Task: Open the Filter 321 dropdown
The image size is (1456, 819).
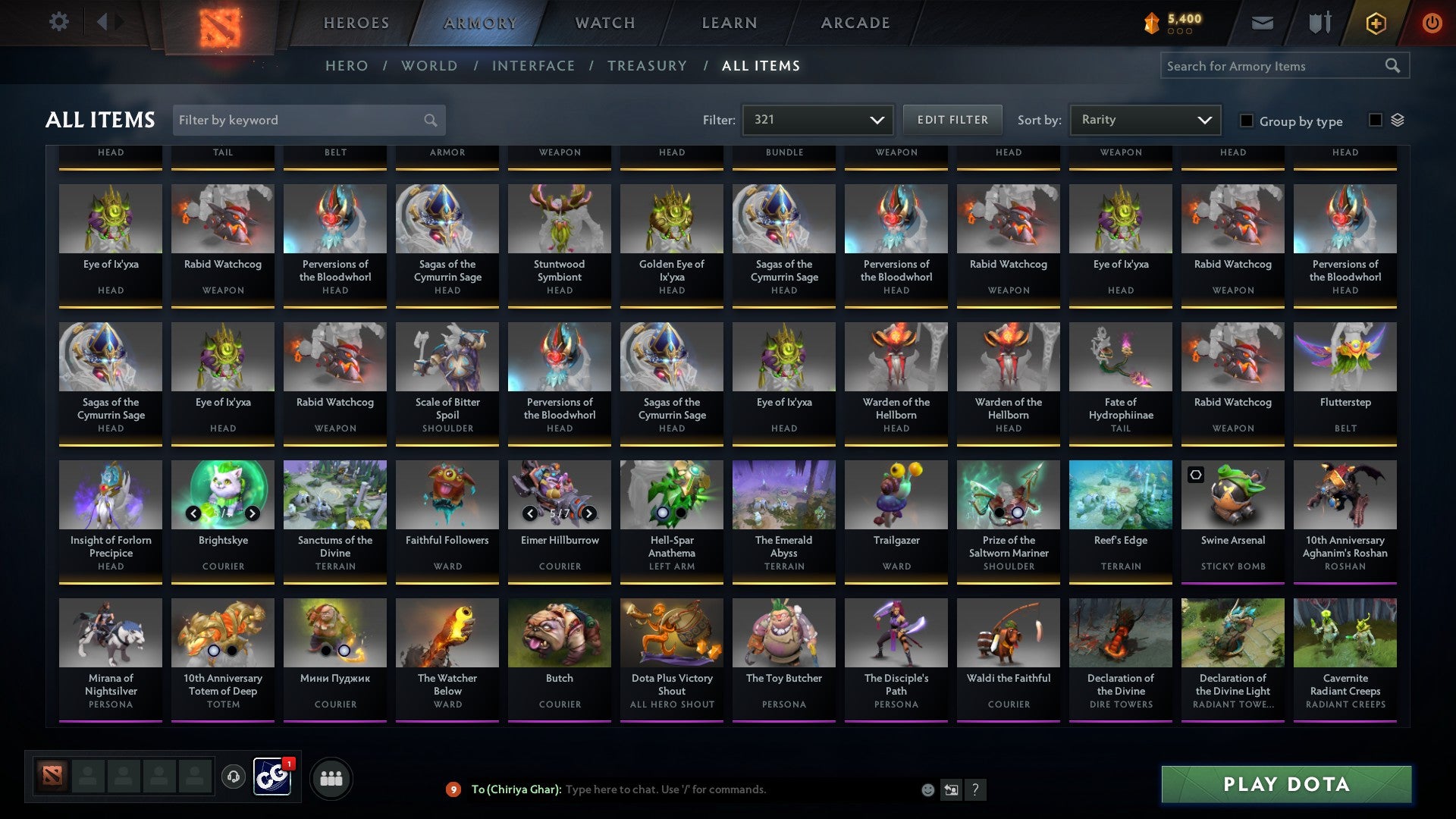Action: 817,119
